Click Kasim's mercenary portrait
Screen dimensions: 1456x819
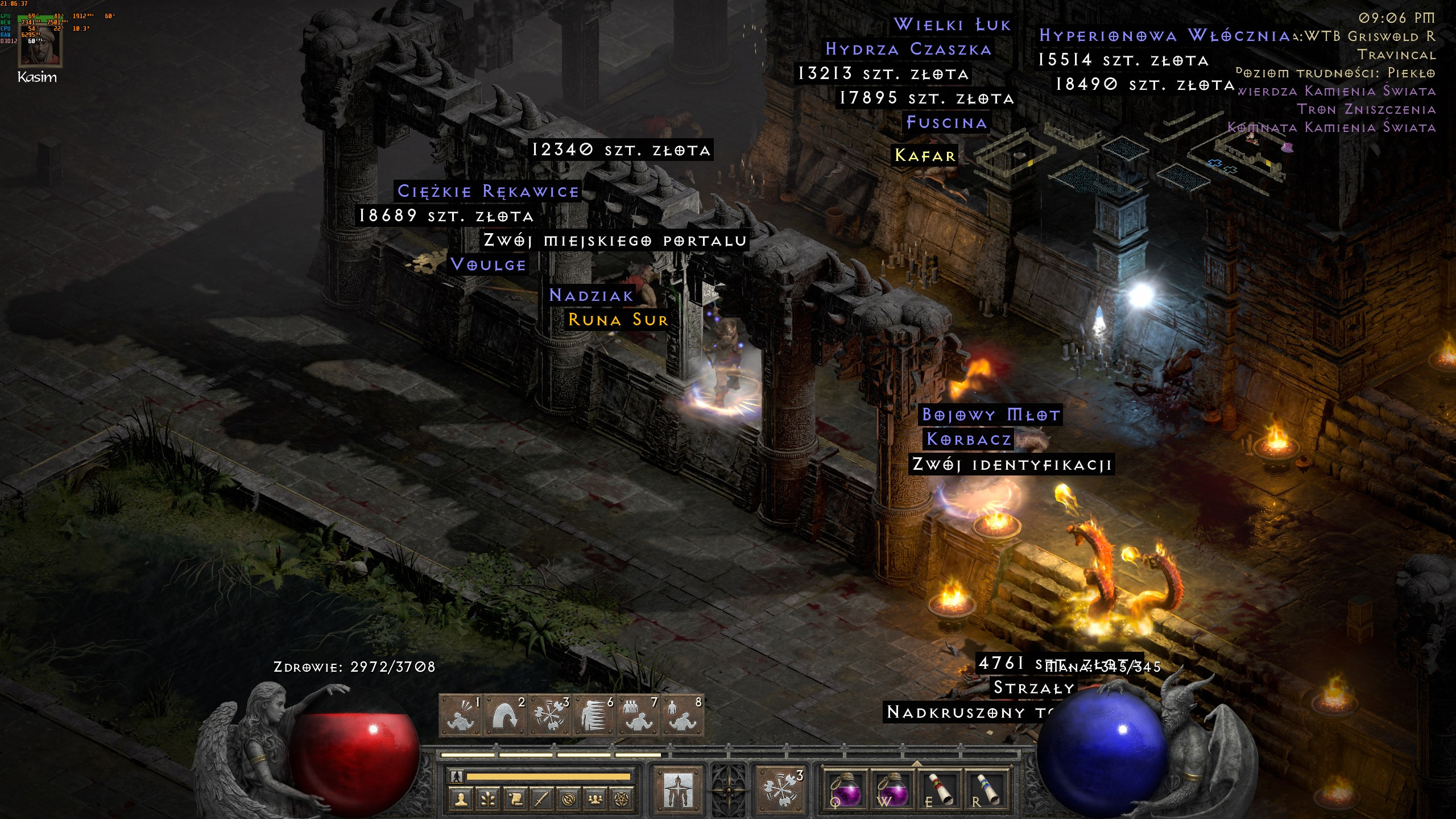[39, 45]
